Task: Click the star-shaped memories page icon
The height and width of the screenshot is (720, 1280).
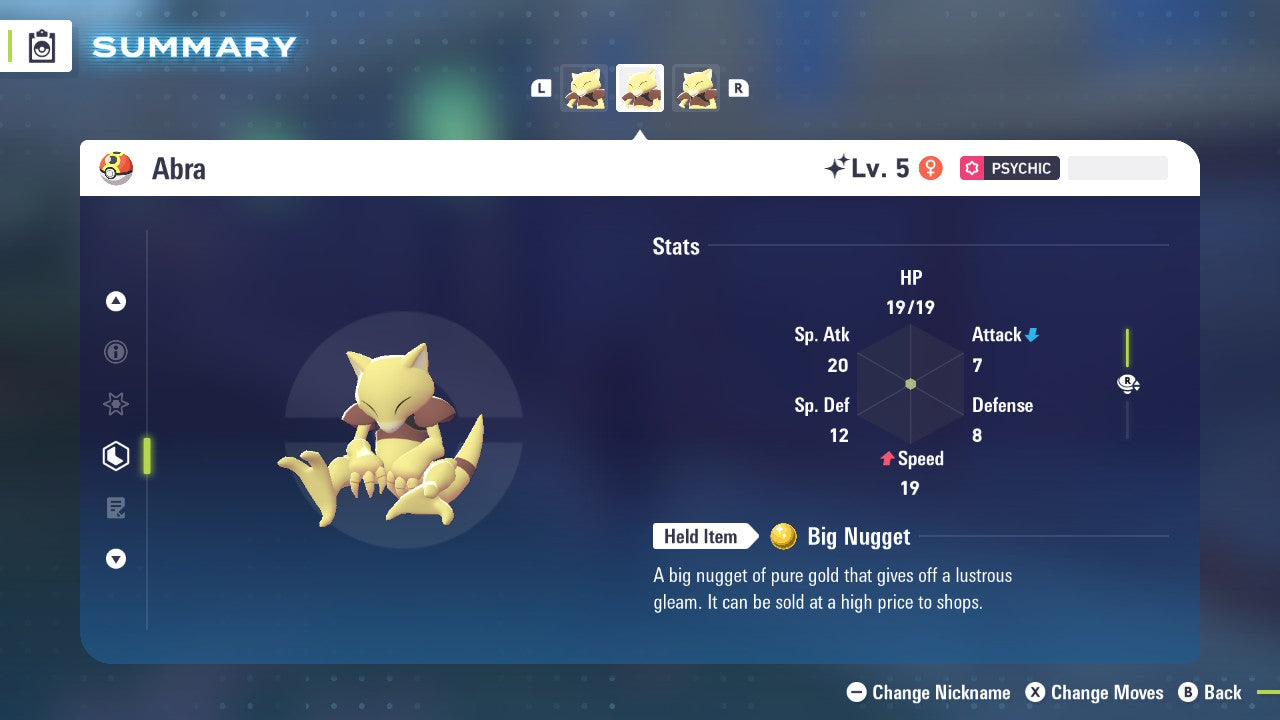Action: tap(115, 404)
